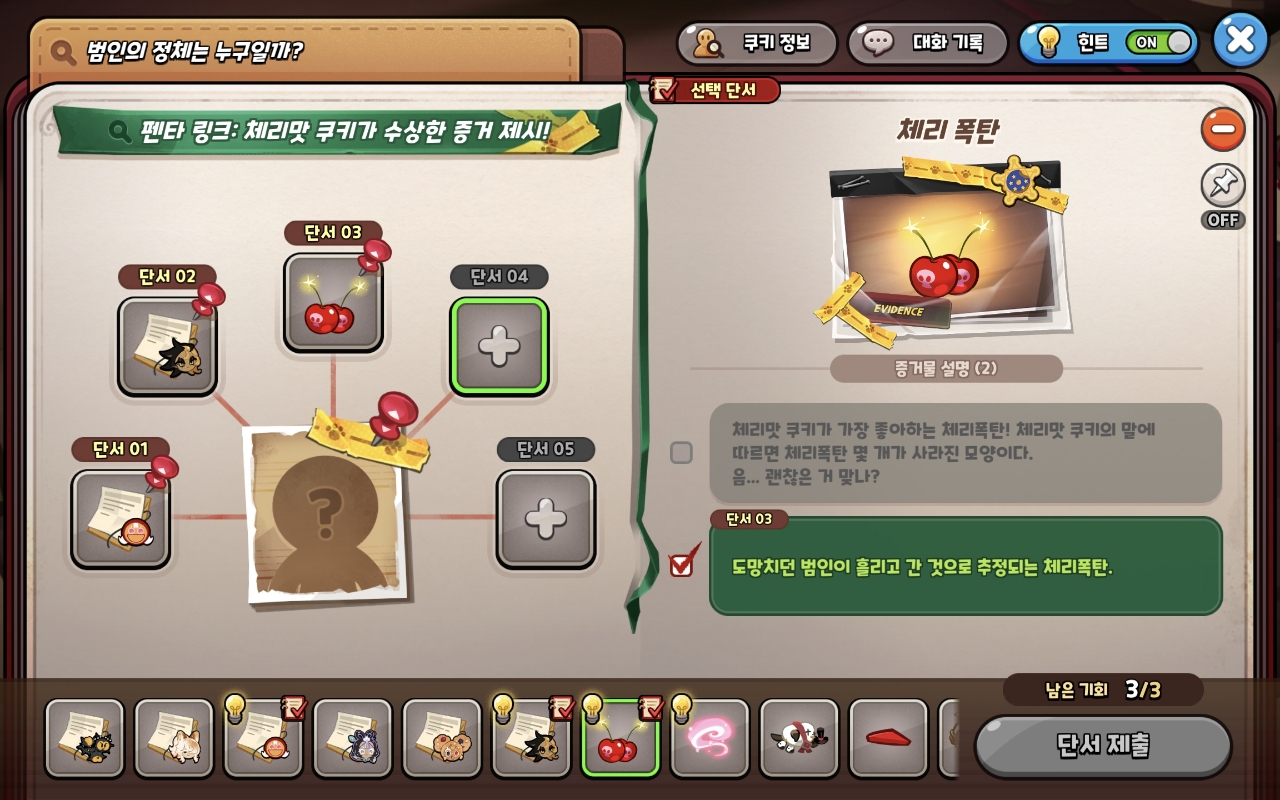The height and width of the screenshot is (800, 1280).
Task: Remove the selected clue with the red minus button
Action: click(1223, 130)
